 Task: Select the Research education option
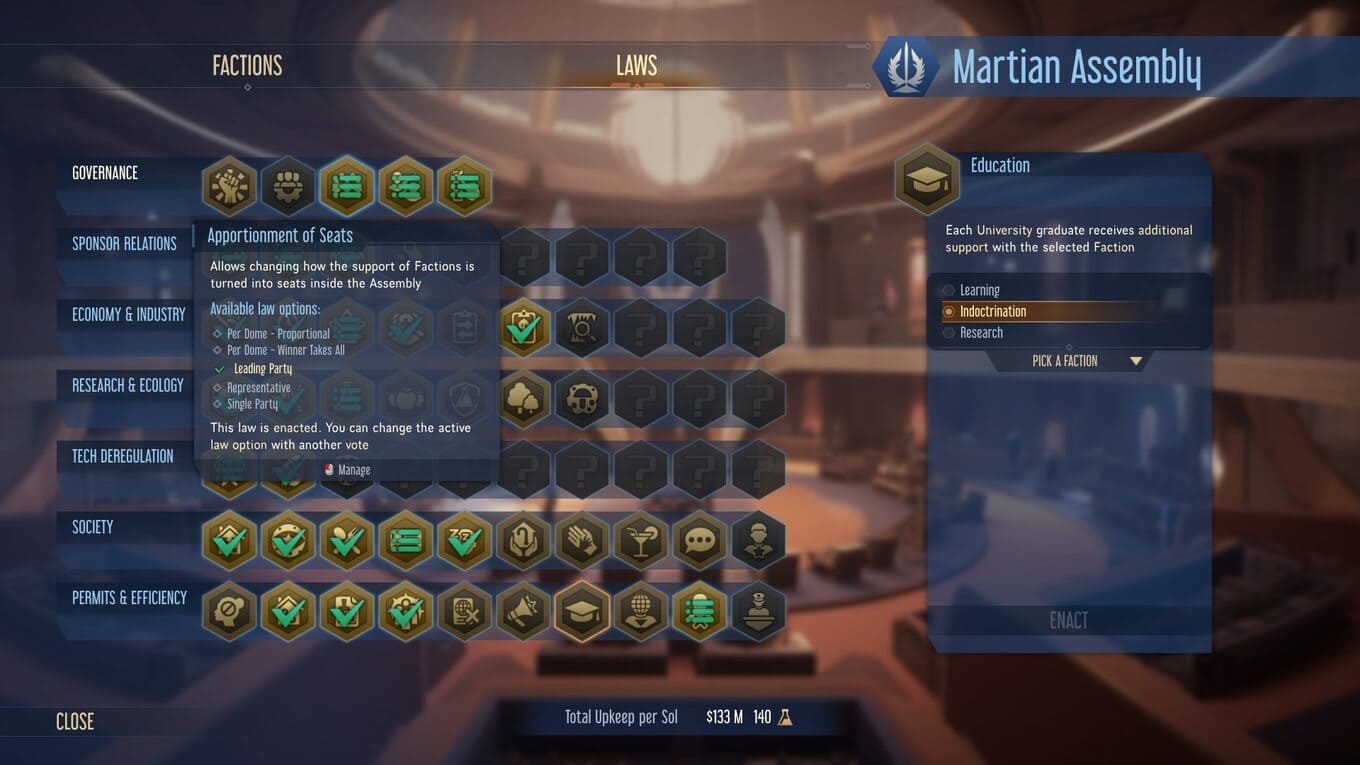coord(980,333)
